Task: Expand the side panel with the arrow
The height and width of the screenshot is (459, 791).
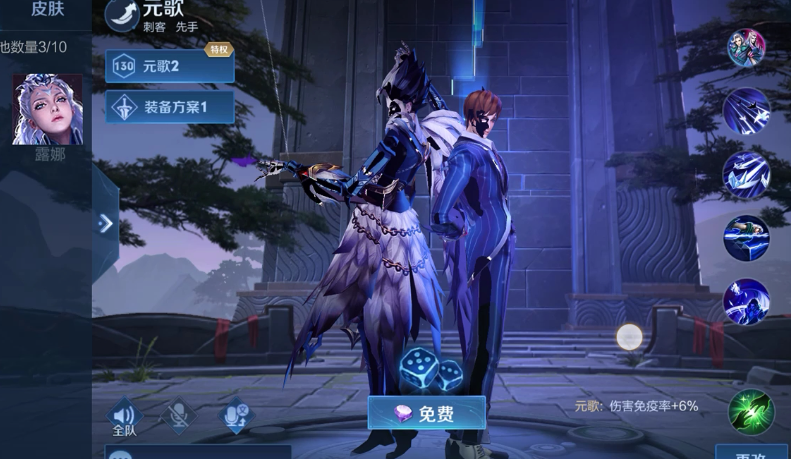Action: coord(105,224)
